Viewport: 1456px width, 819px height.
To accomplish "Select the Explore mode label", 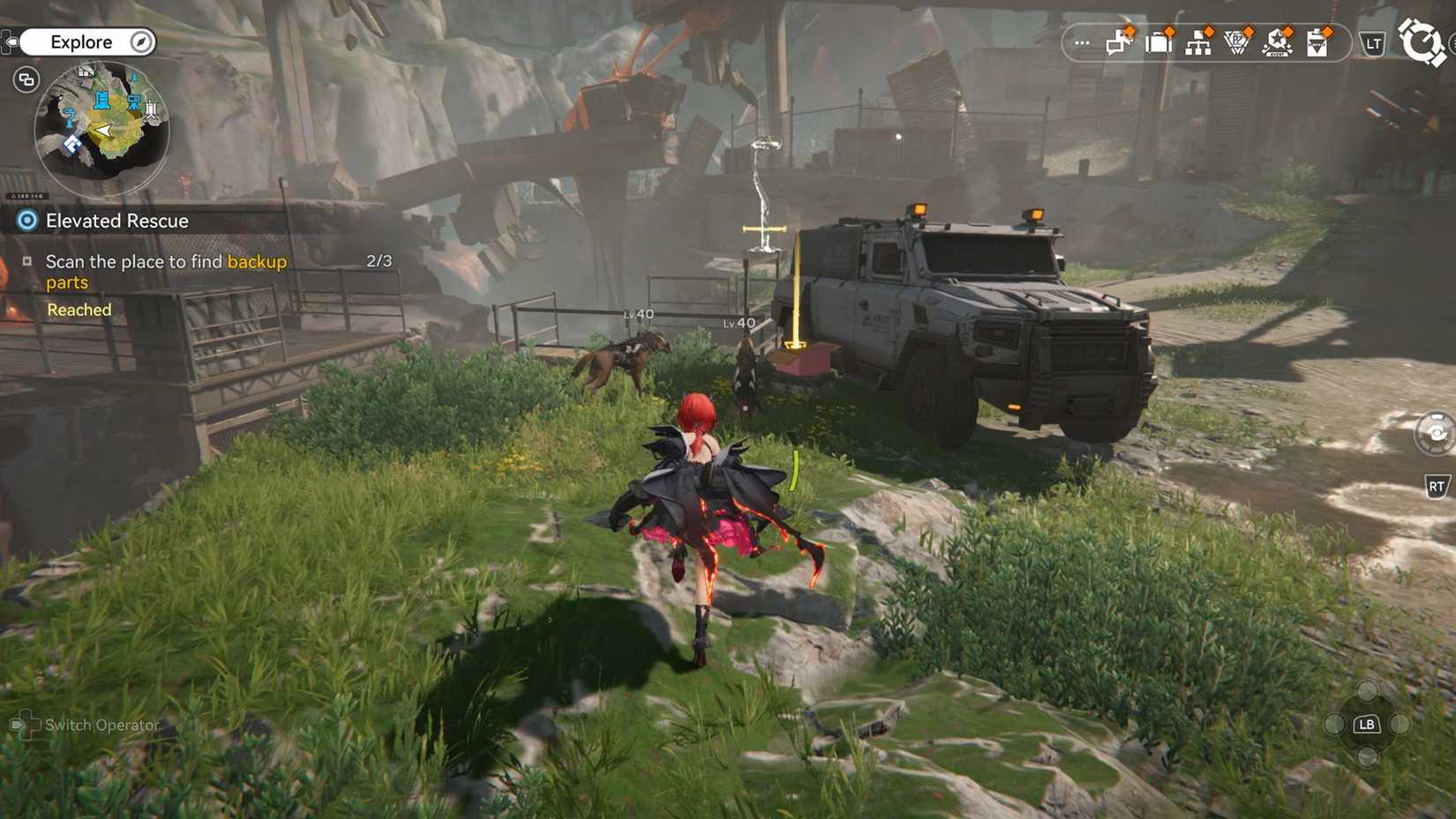I will pos(83,41).
